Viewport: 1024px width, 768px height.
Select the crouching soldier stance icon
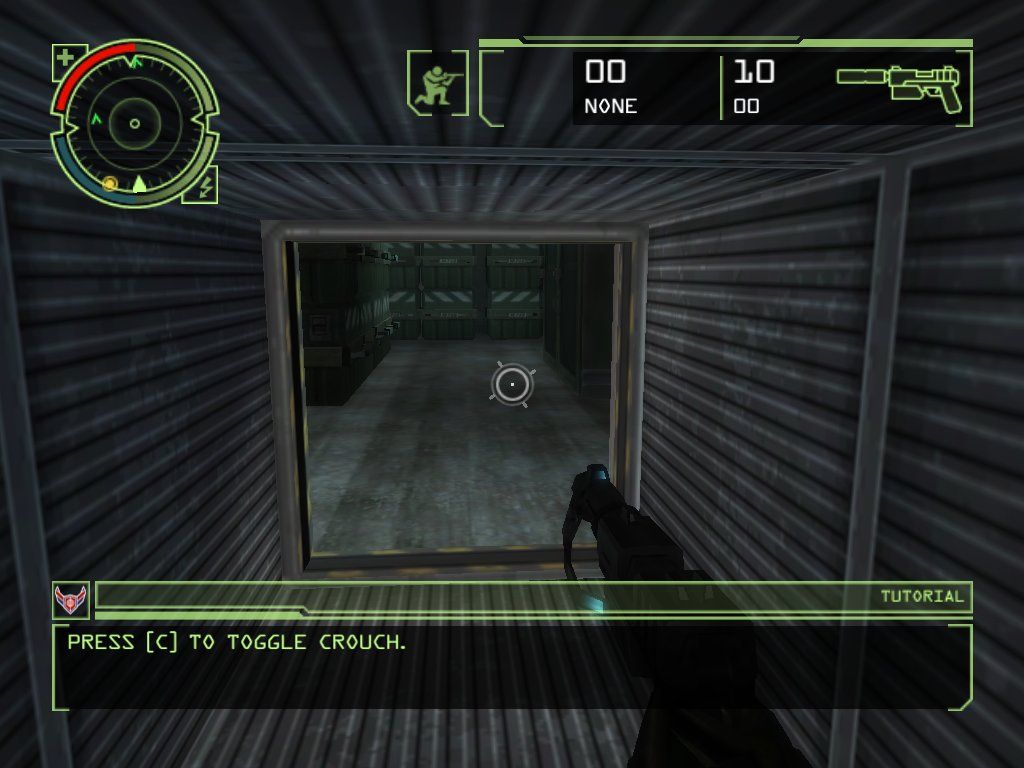tap(437, 83)
